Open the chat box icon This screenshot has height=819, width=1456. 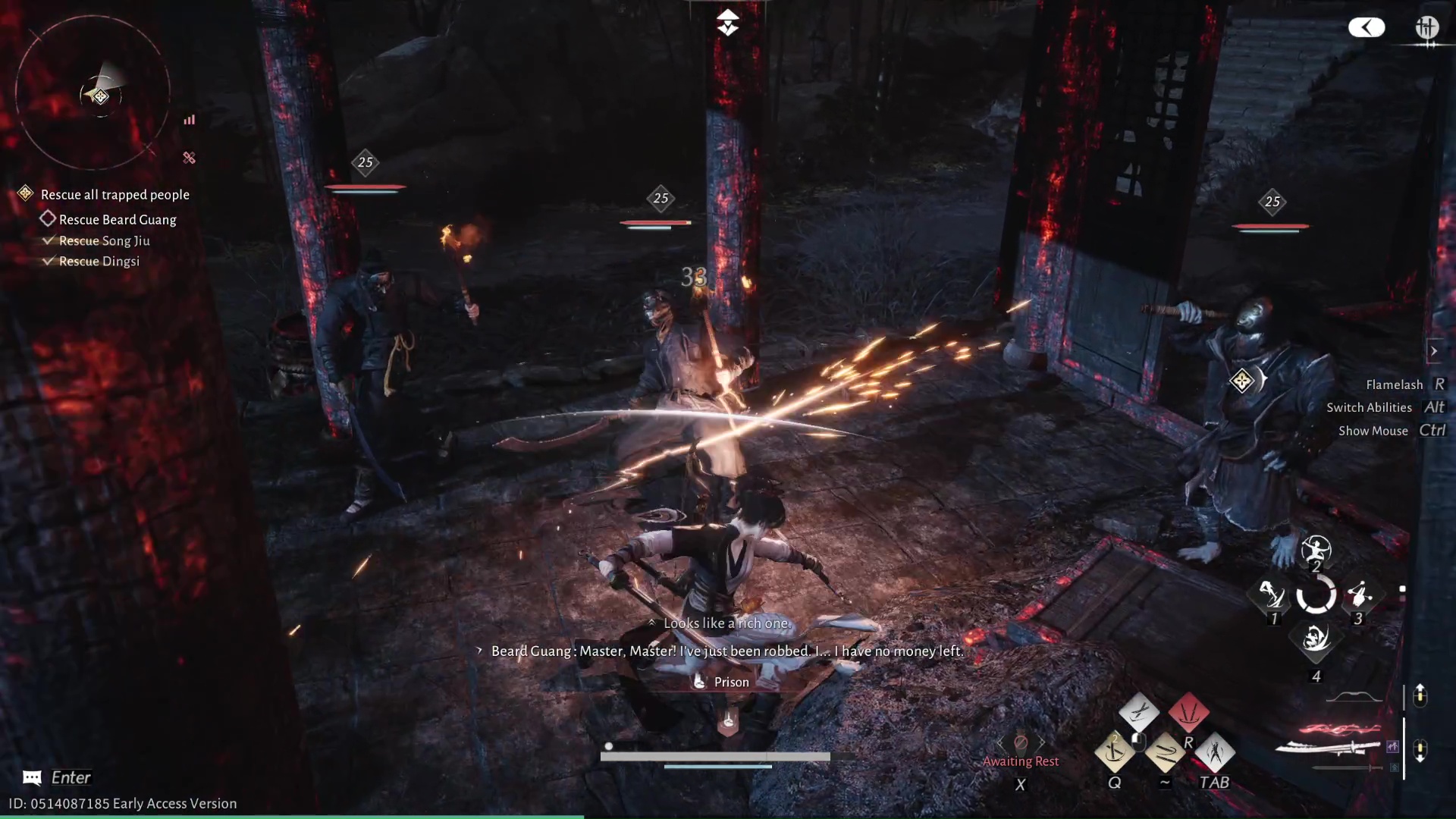(32, 777)
